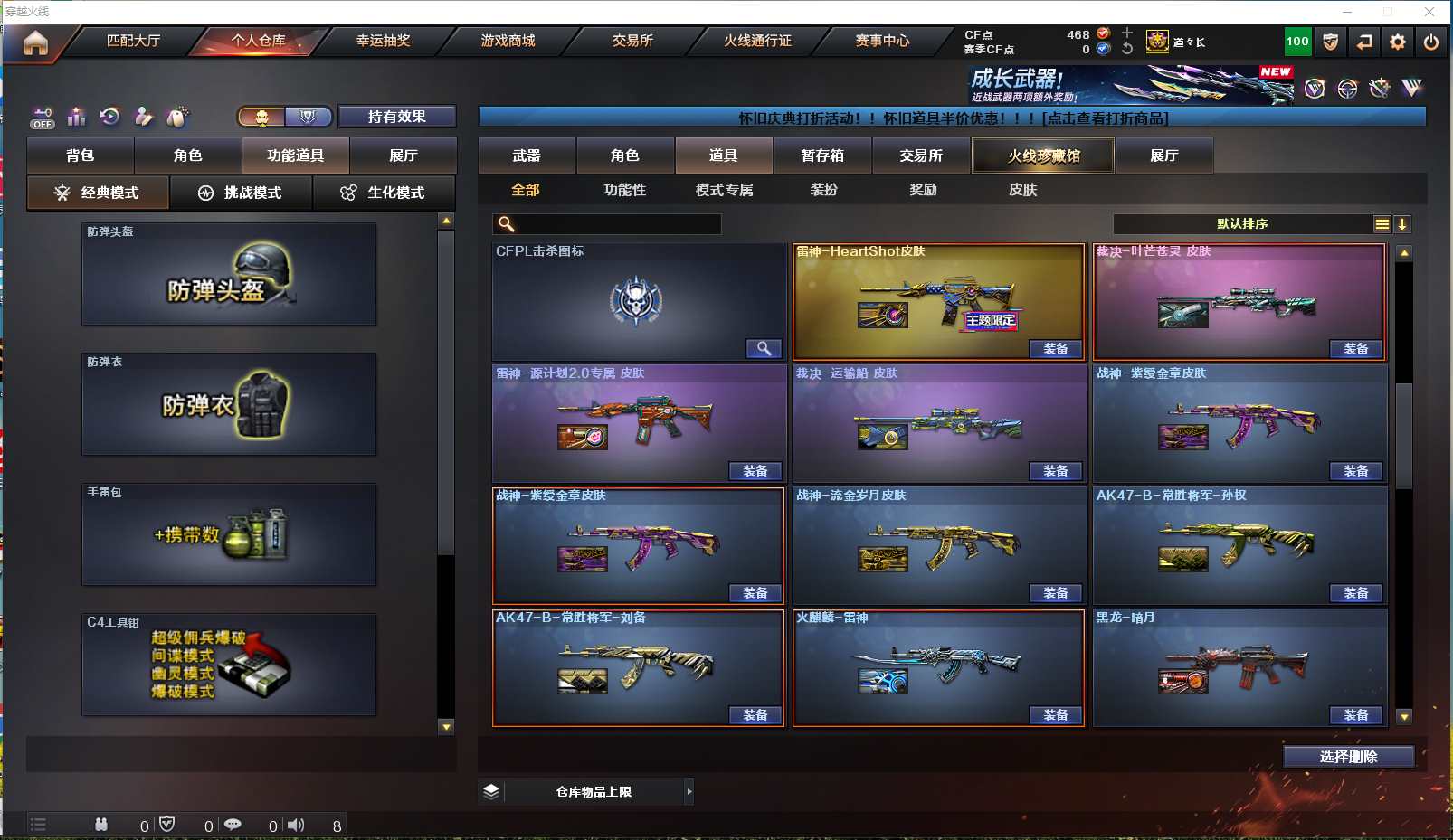Open the 匹配大厅 lobby tab
1453x840 pixels.
[133, 41]
